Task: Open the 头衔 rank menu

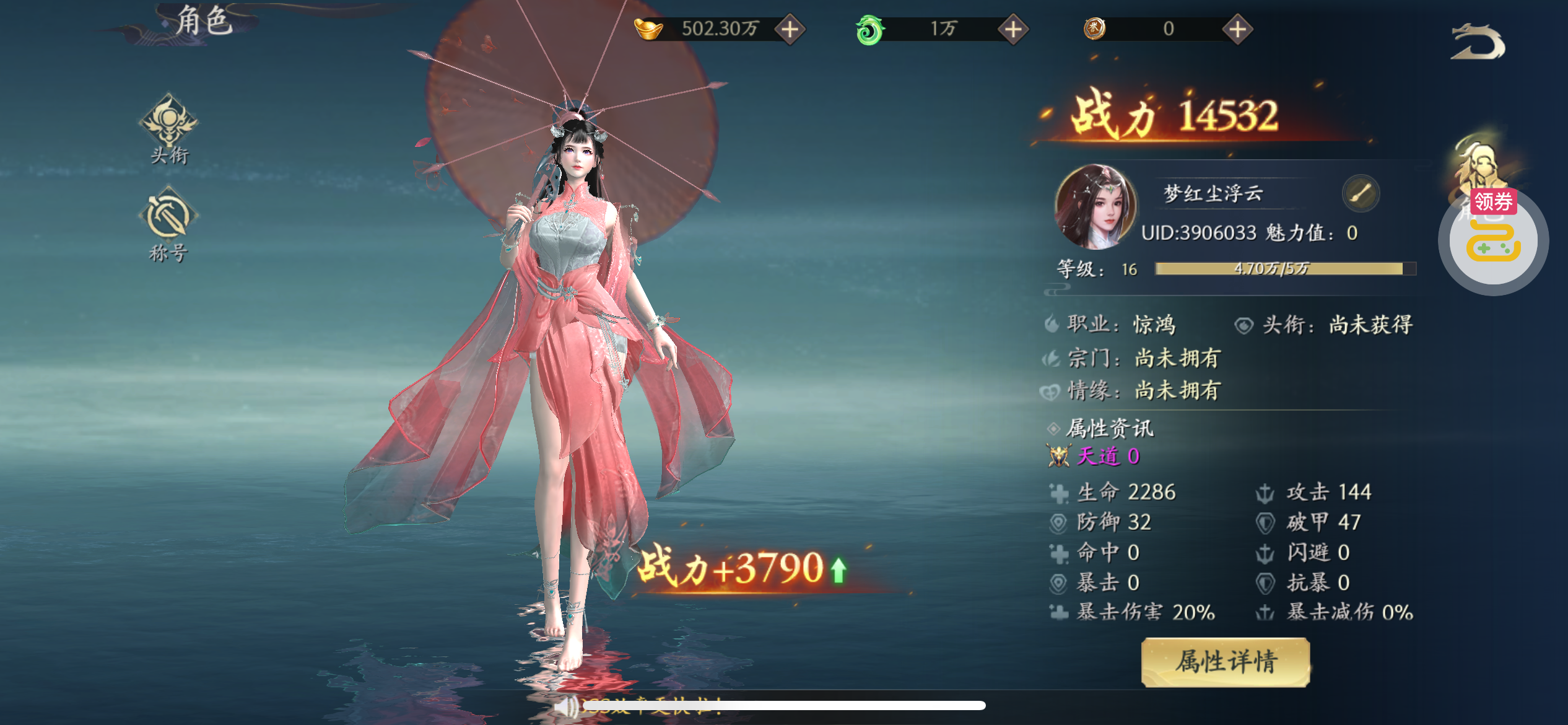Action: point(168,129)
